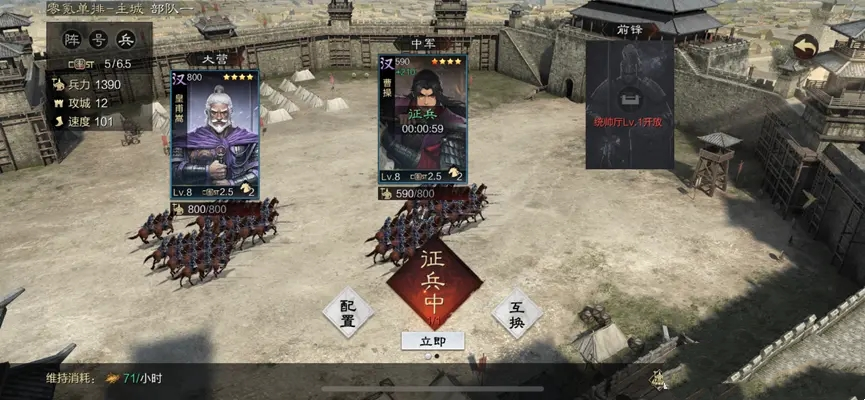Select the 阵 formation button
The width and height of the screenshot is (865, 400).
(72, 41)
